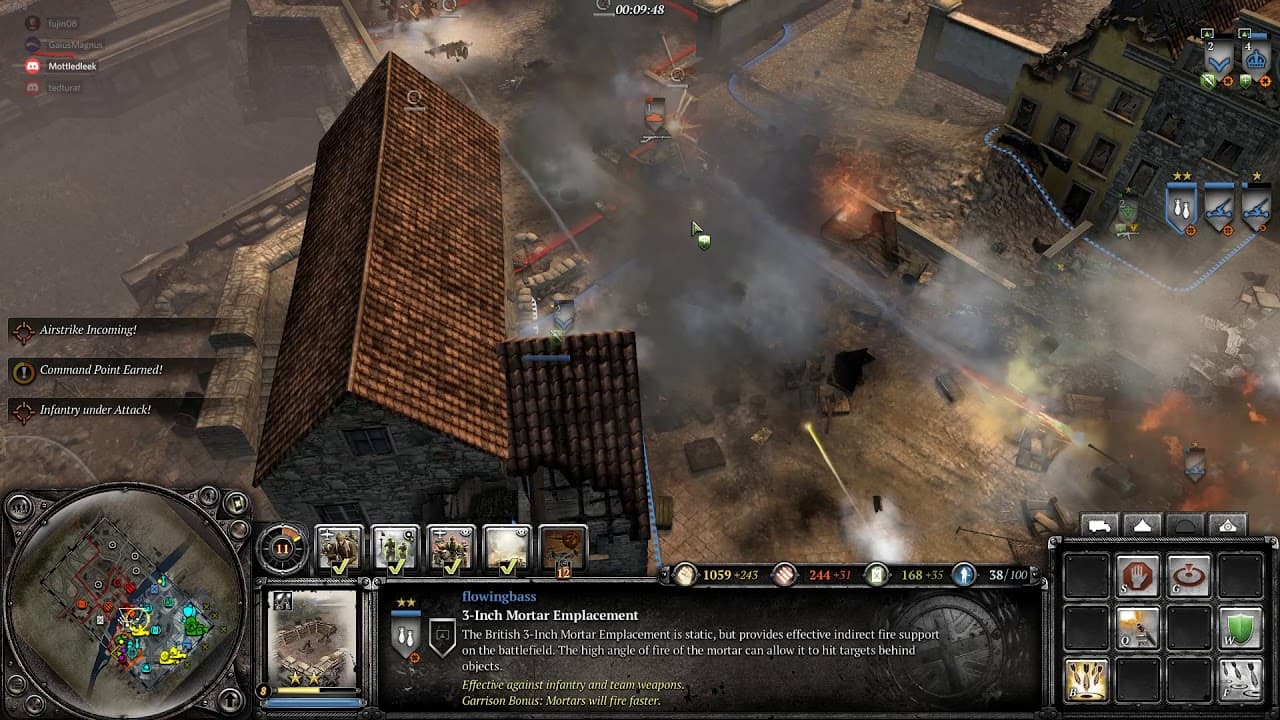Screen dimensions: 1280x720
Task: Select the first commander ability with infantry portrait
Action: click(339, 548)
